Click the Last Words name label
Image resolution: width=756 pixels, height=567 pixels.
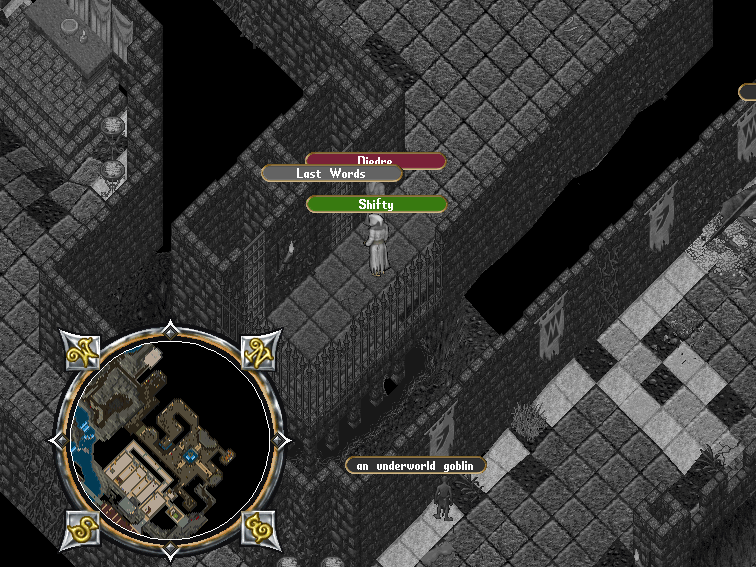pos(331,174)
